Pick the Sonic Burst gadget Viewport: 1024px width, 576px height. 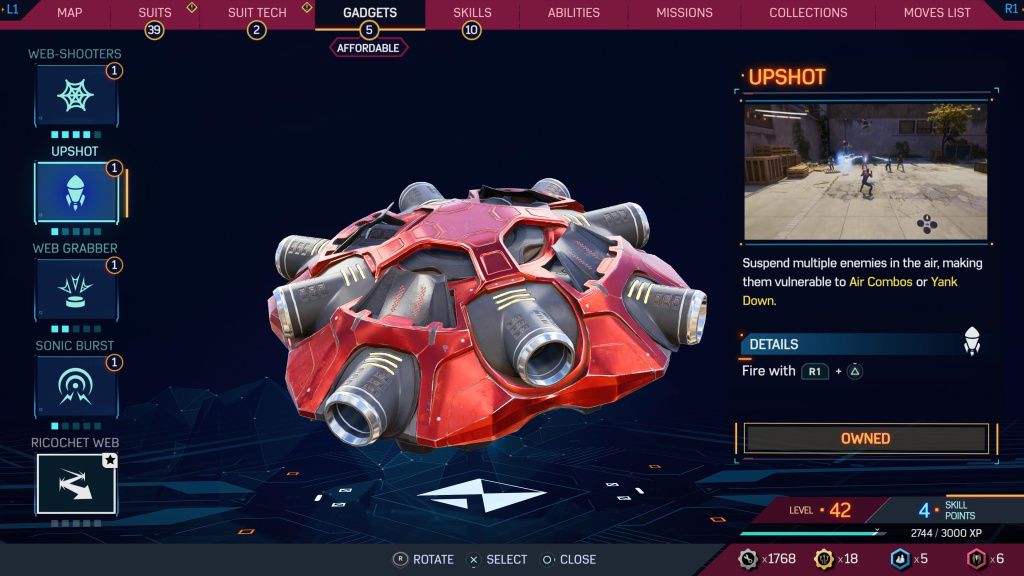pos(76,386)
